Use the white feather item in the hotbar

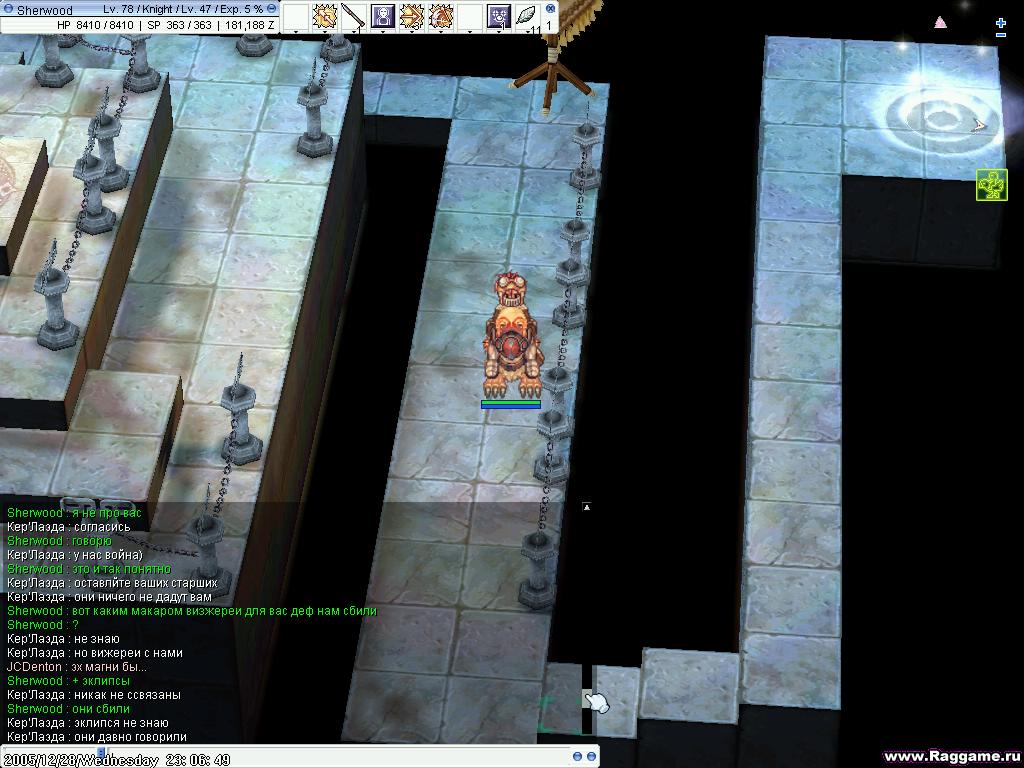(527, 16)
